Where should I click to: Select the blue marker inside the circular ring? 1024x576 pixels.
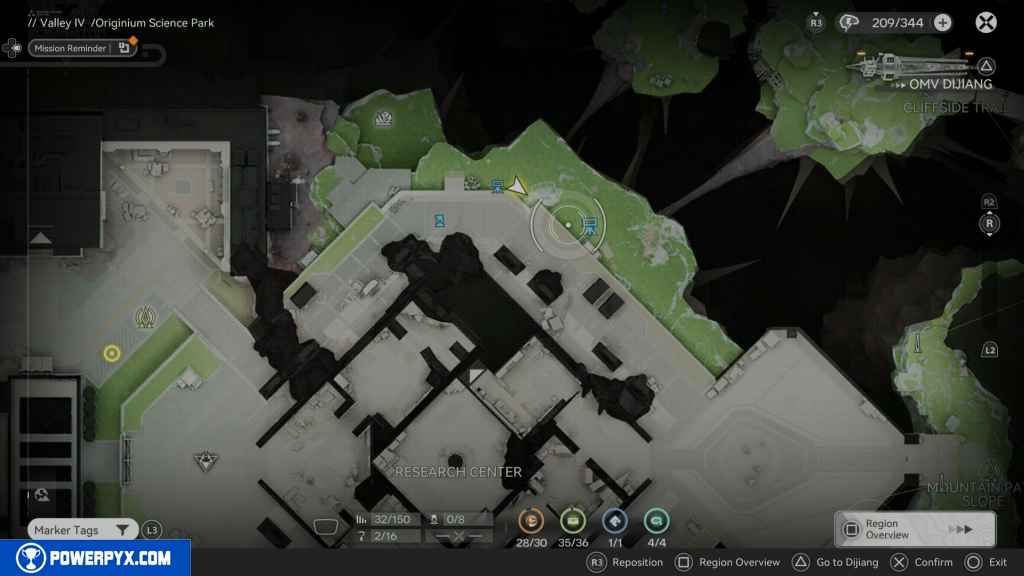(x=589, y=224)
